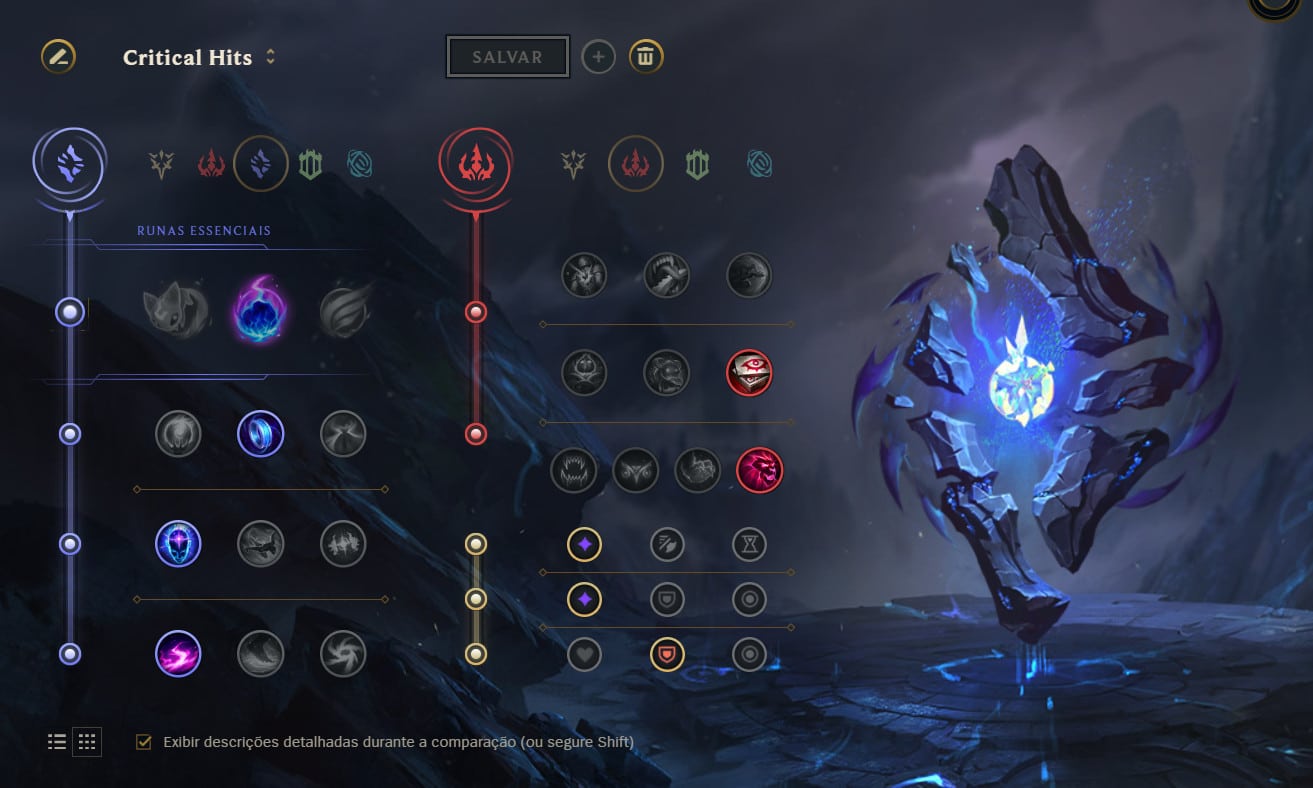The height and width of the screenshot is (788, 1313).
Task: Open page rename with pencil icon
Action: coord(57,57)
